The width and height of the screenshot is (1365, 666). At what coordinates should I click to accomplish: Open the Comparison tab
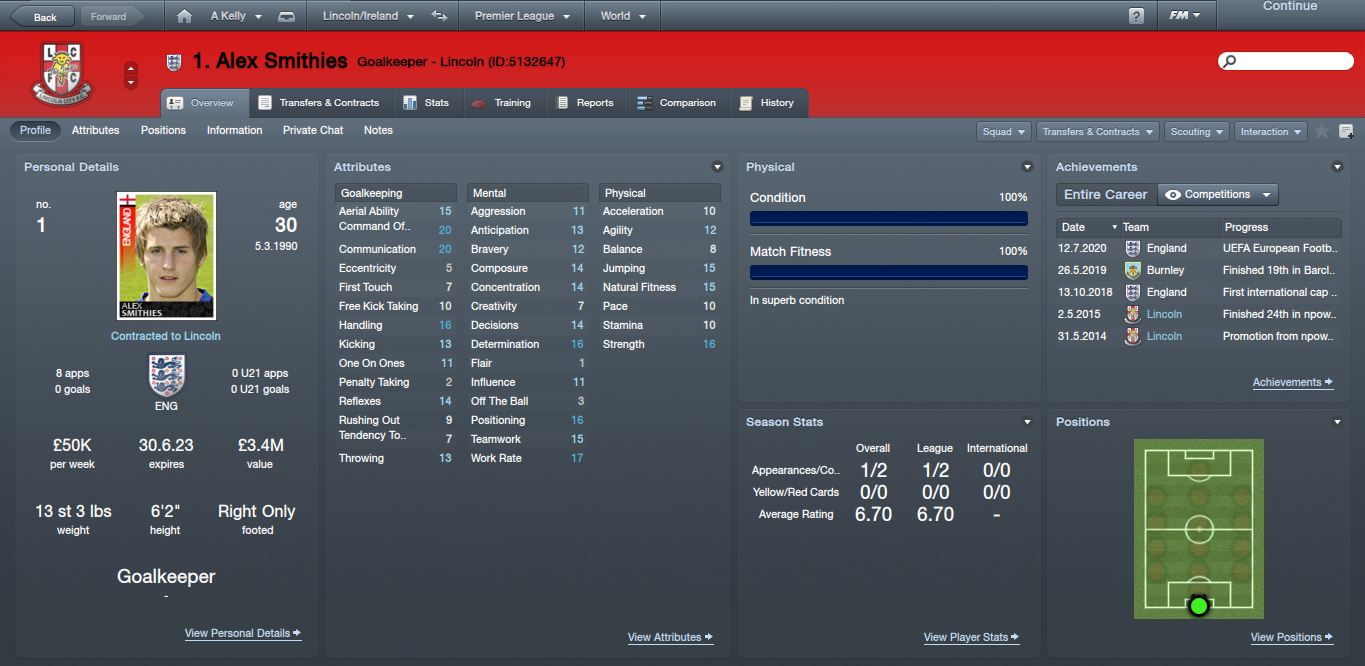coord(677,102)
